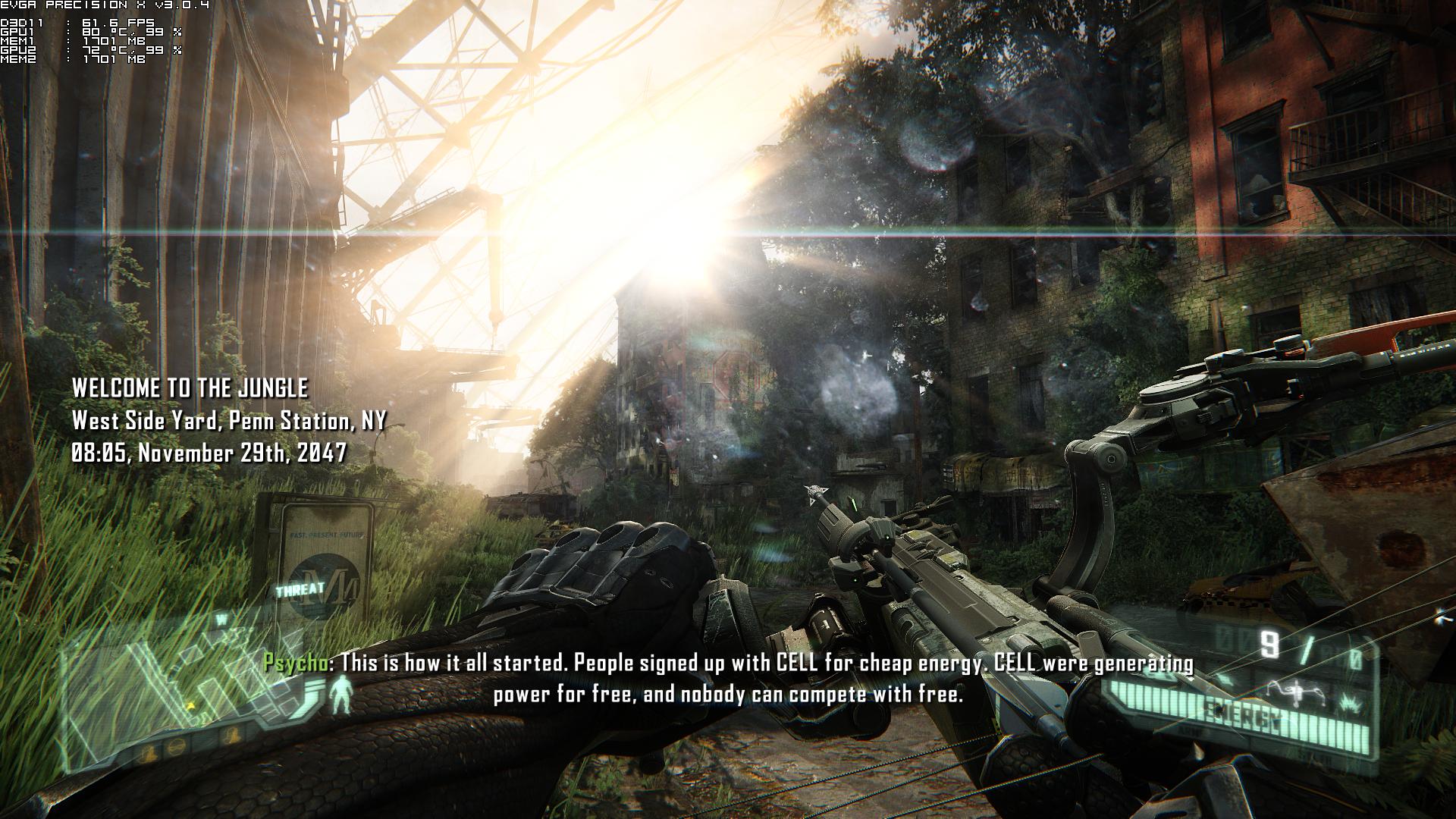The image size is (1456, 819).
Task: Select the W compass heading on minimap
Action: coord(222,619)
